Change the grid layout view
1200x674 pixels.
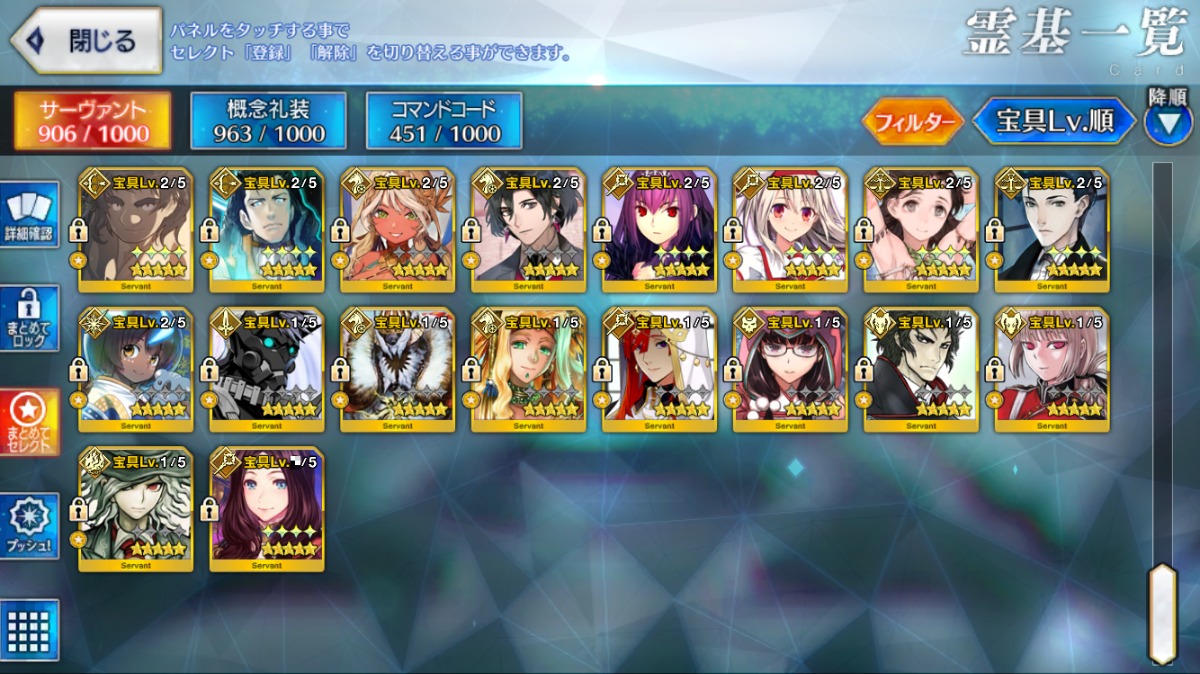tap(29, 630)
